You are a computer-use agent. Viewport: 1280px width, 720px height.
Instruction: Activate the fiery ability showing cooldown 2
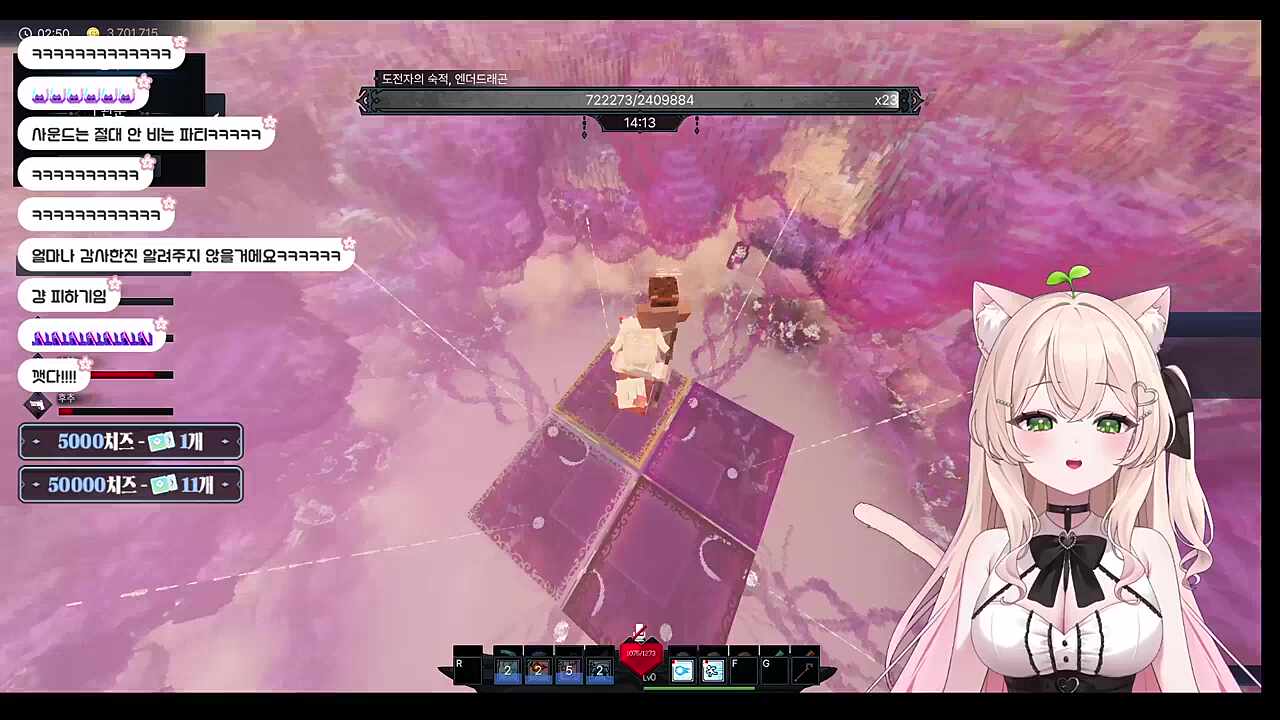tap(538, 669)
